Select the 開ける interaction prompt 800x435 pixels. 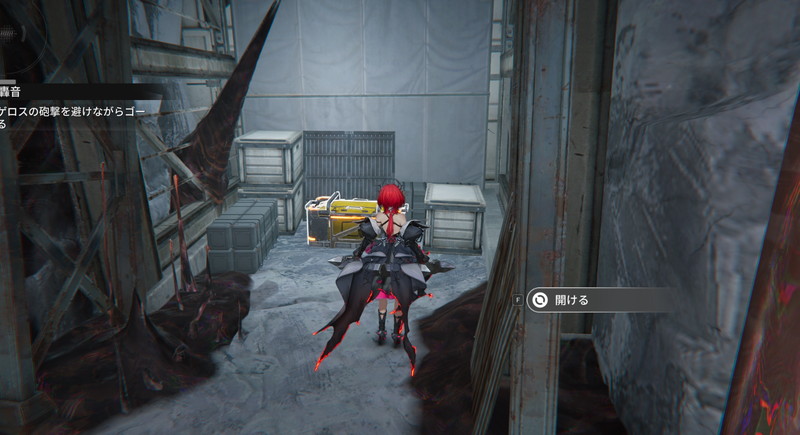570,299
